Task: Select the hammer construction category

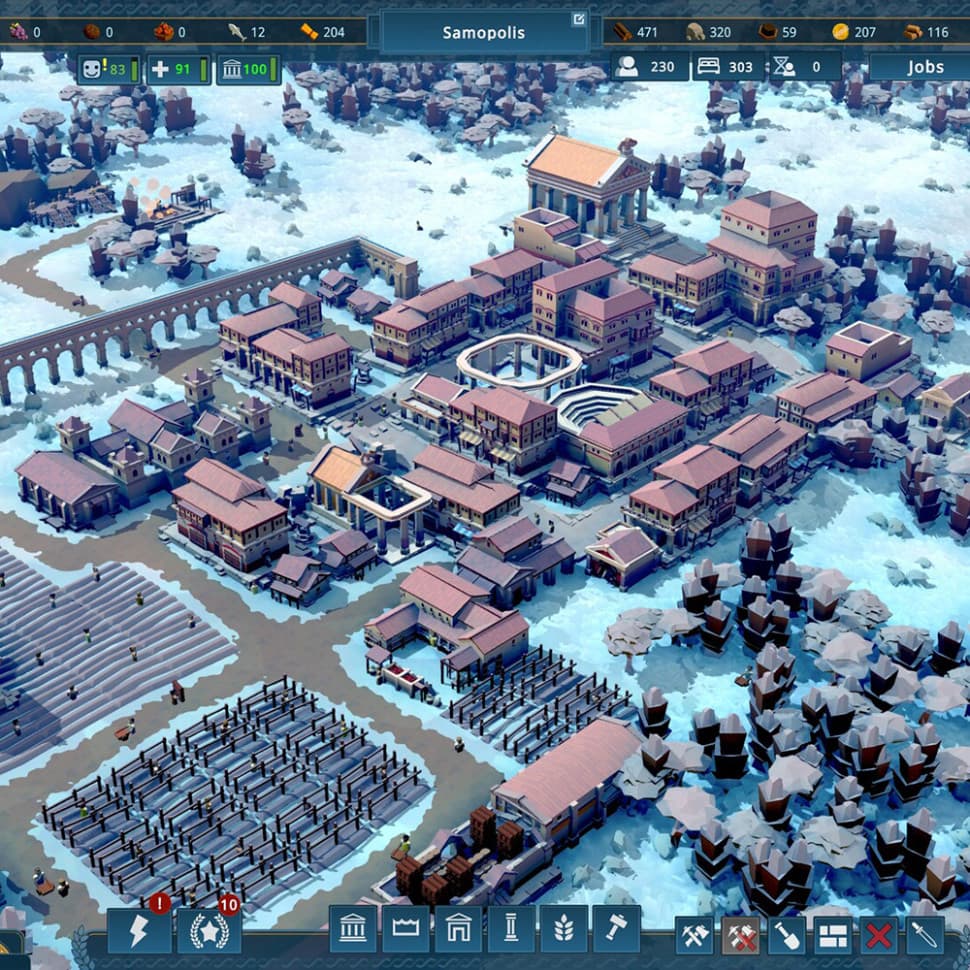Action: point(616,930)
